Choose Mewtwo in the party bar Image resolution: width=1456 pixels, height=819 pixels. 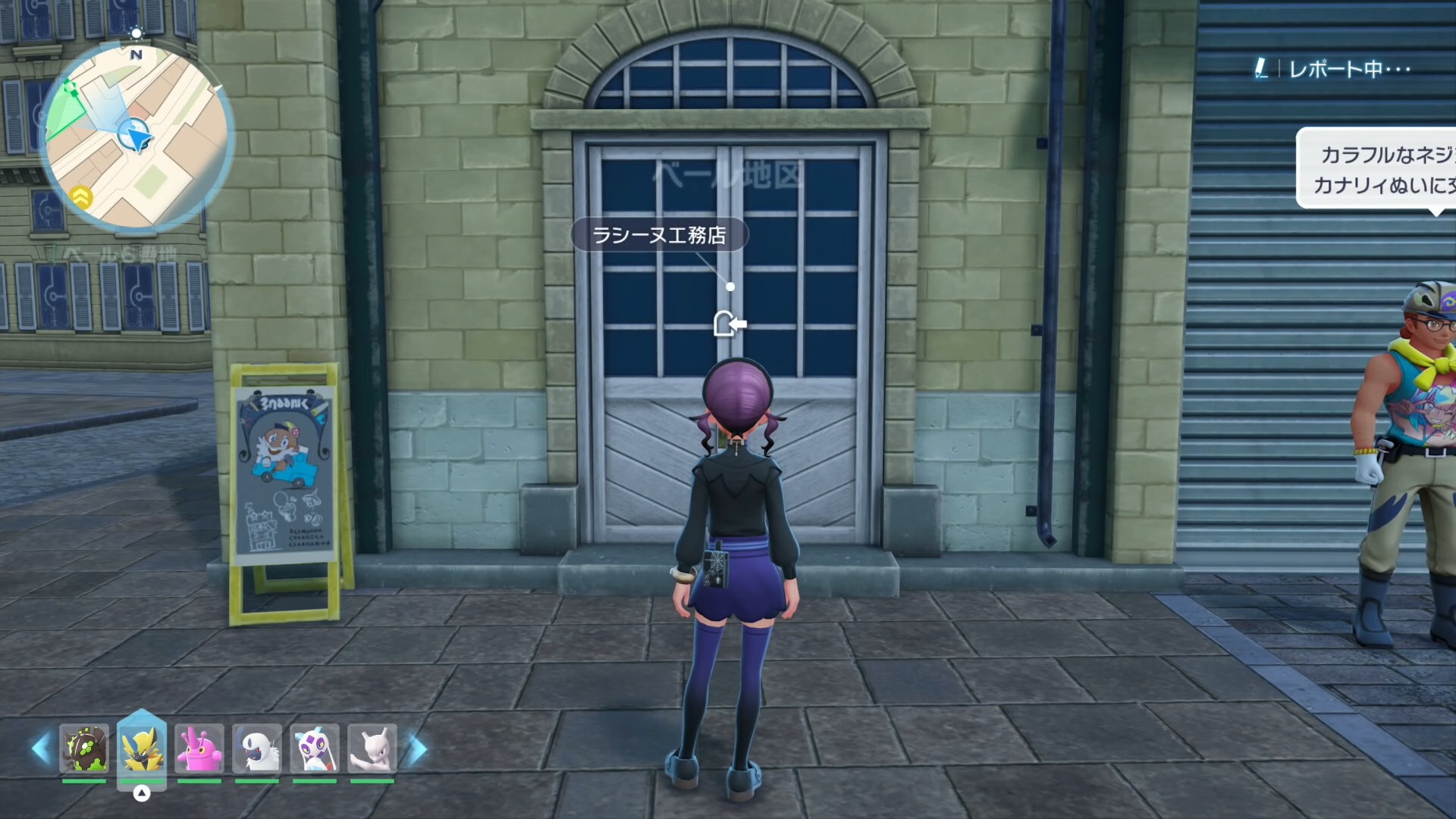(372, 748)
